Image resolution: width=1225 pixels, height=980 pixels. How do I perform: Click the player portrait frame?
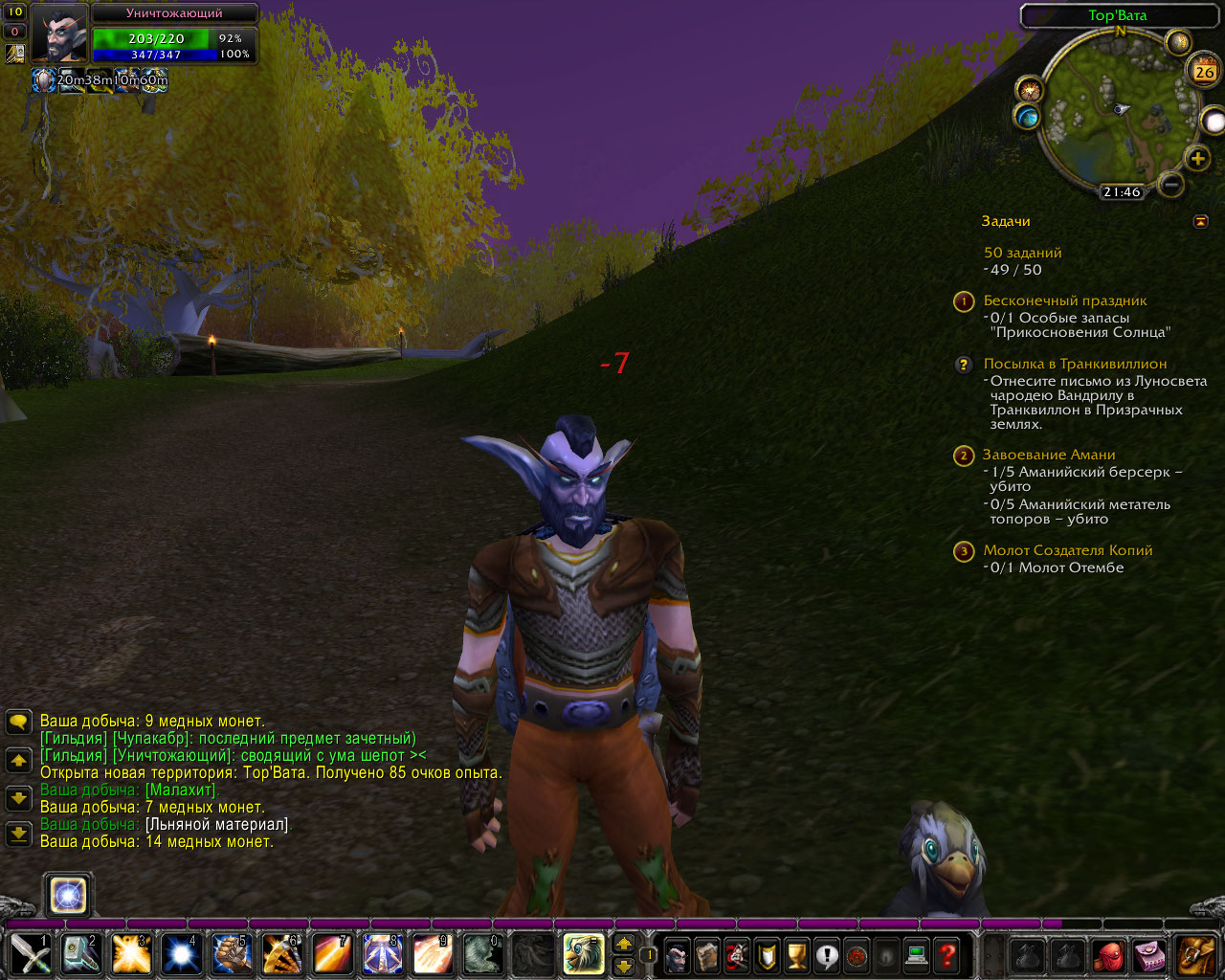(x=59, y=34)
